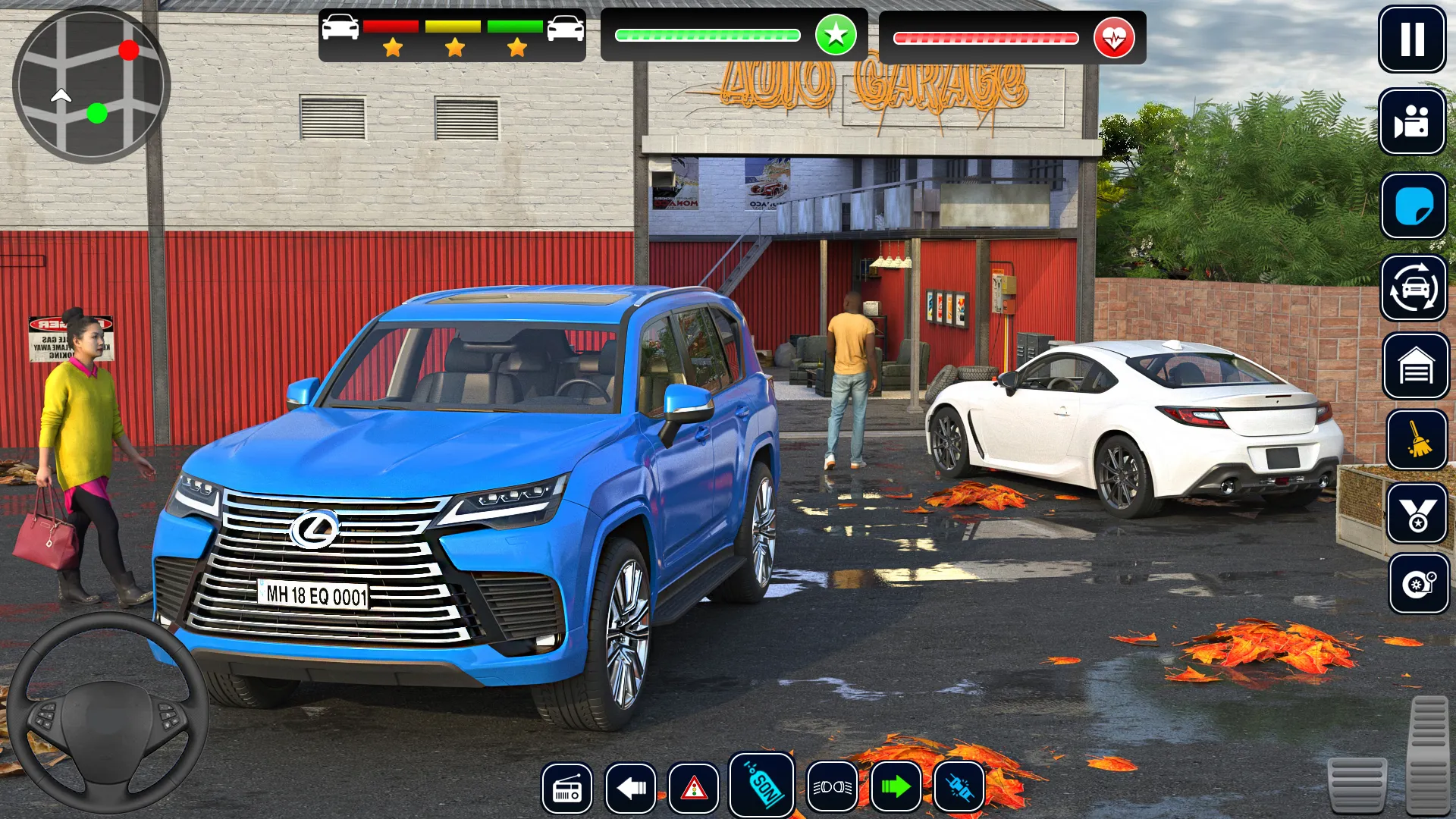Turn on the radio
This screenshot has width=1456, height=819.
pos(567,789)
